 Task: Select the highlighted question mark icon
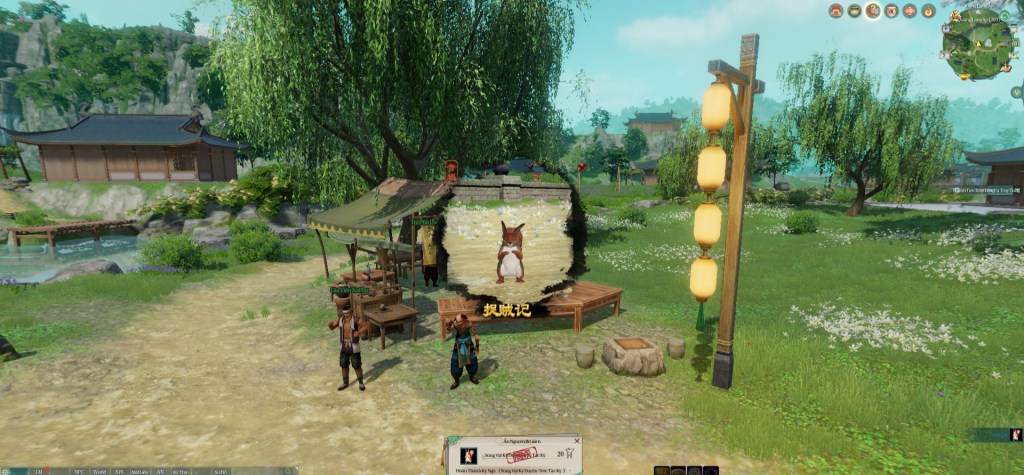point(873,11)
